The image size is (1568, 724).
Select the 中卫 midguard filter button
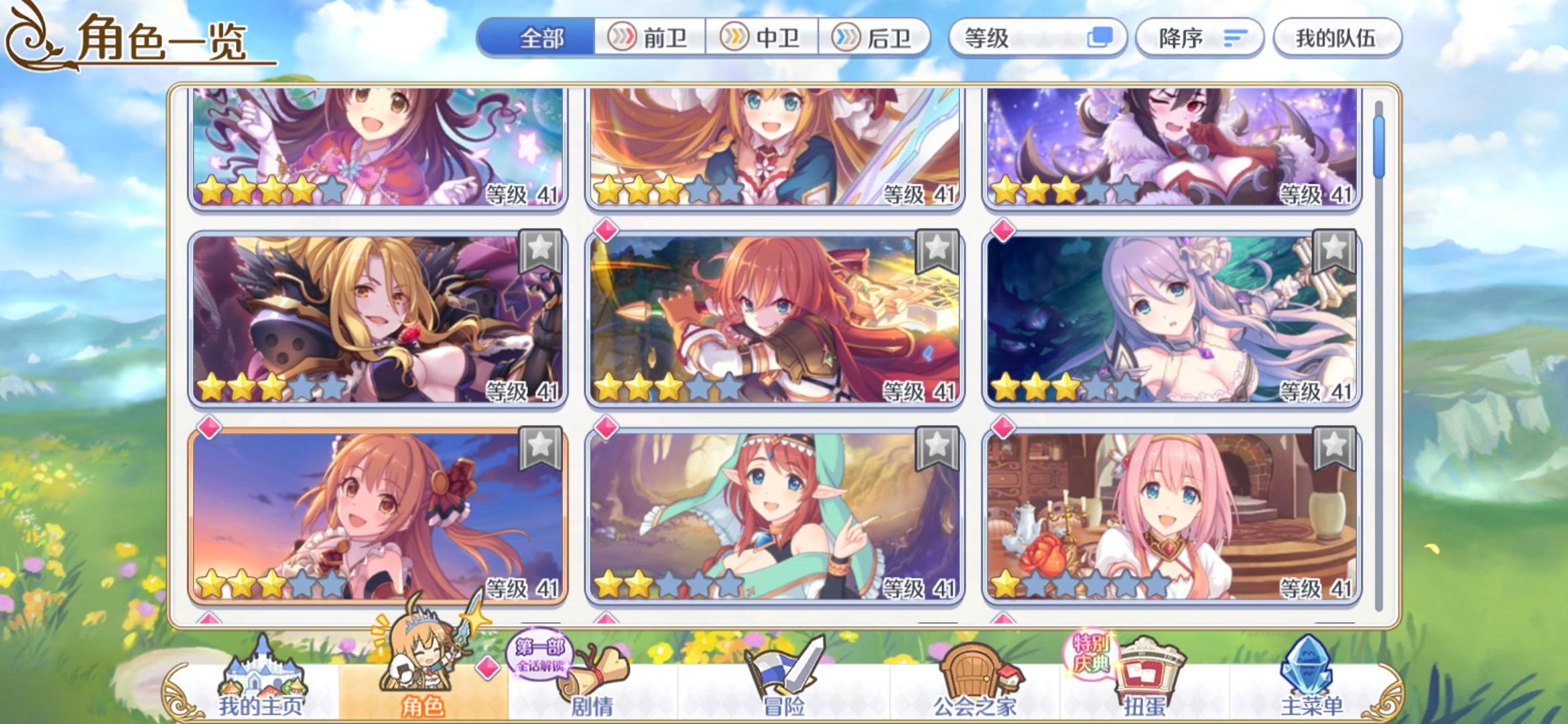point(763,38)
